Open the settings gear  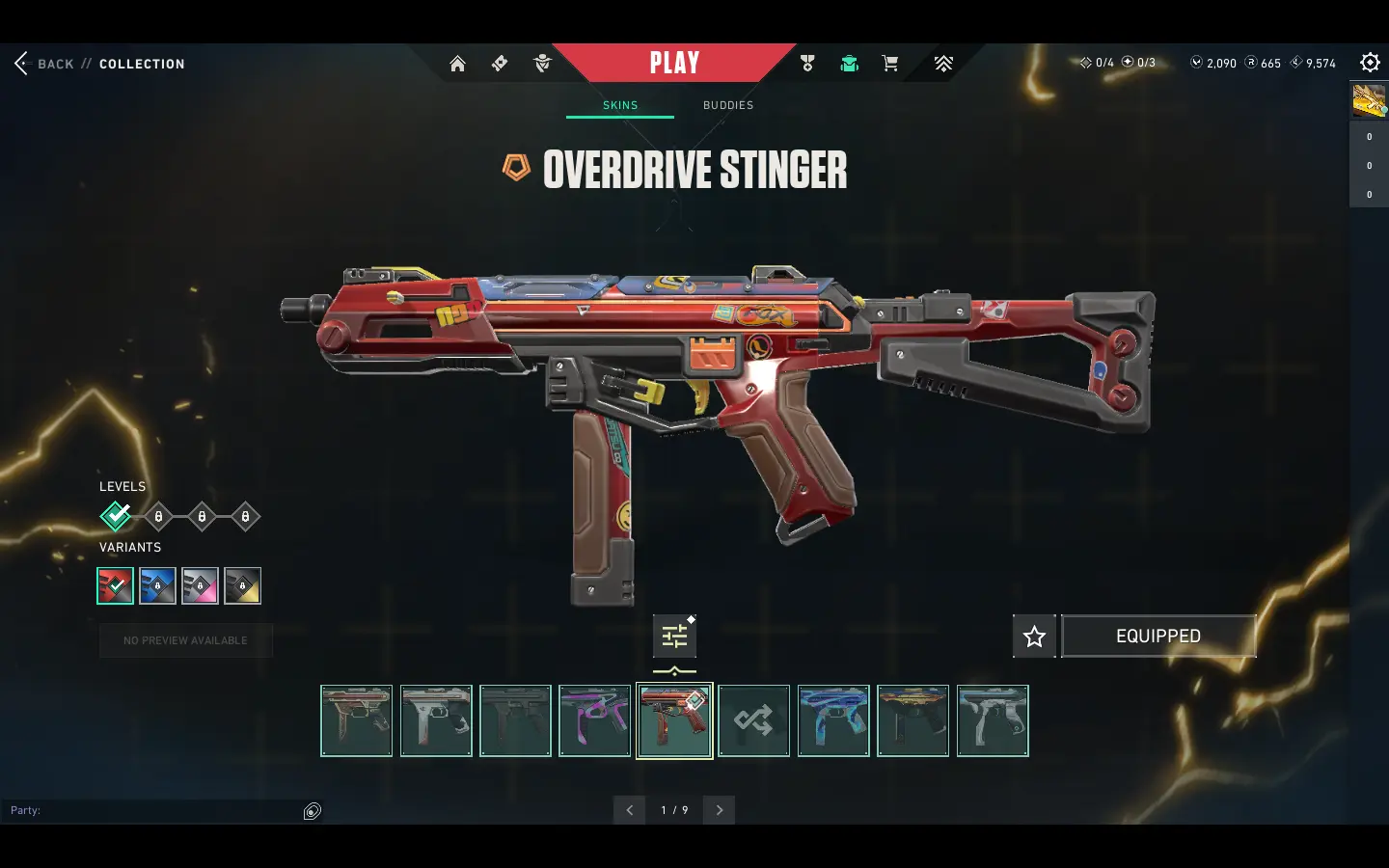1370,63
